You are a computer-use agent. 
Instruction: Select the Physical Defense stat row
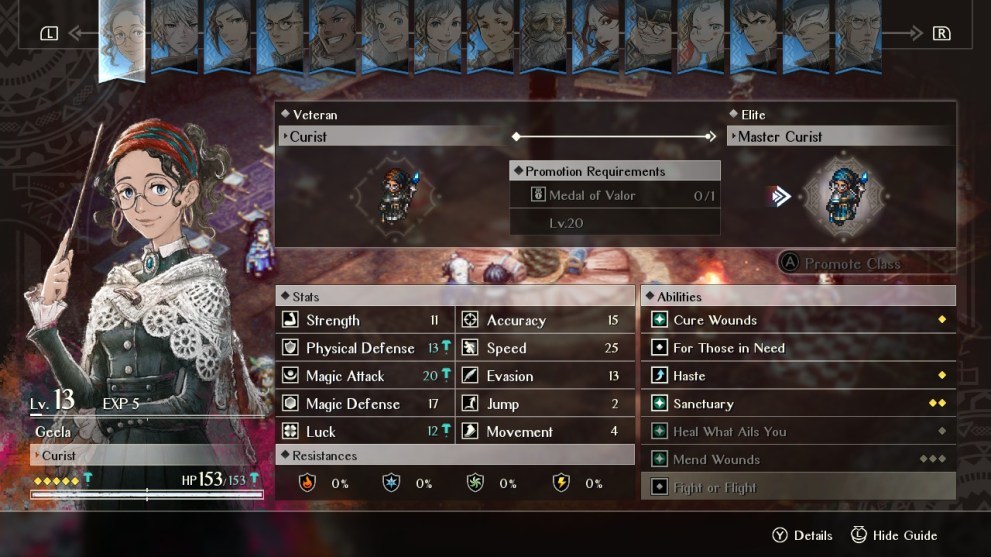click(365, 348)
